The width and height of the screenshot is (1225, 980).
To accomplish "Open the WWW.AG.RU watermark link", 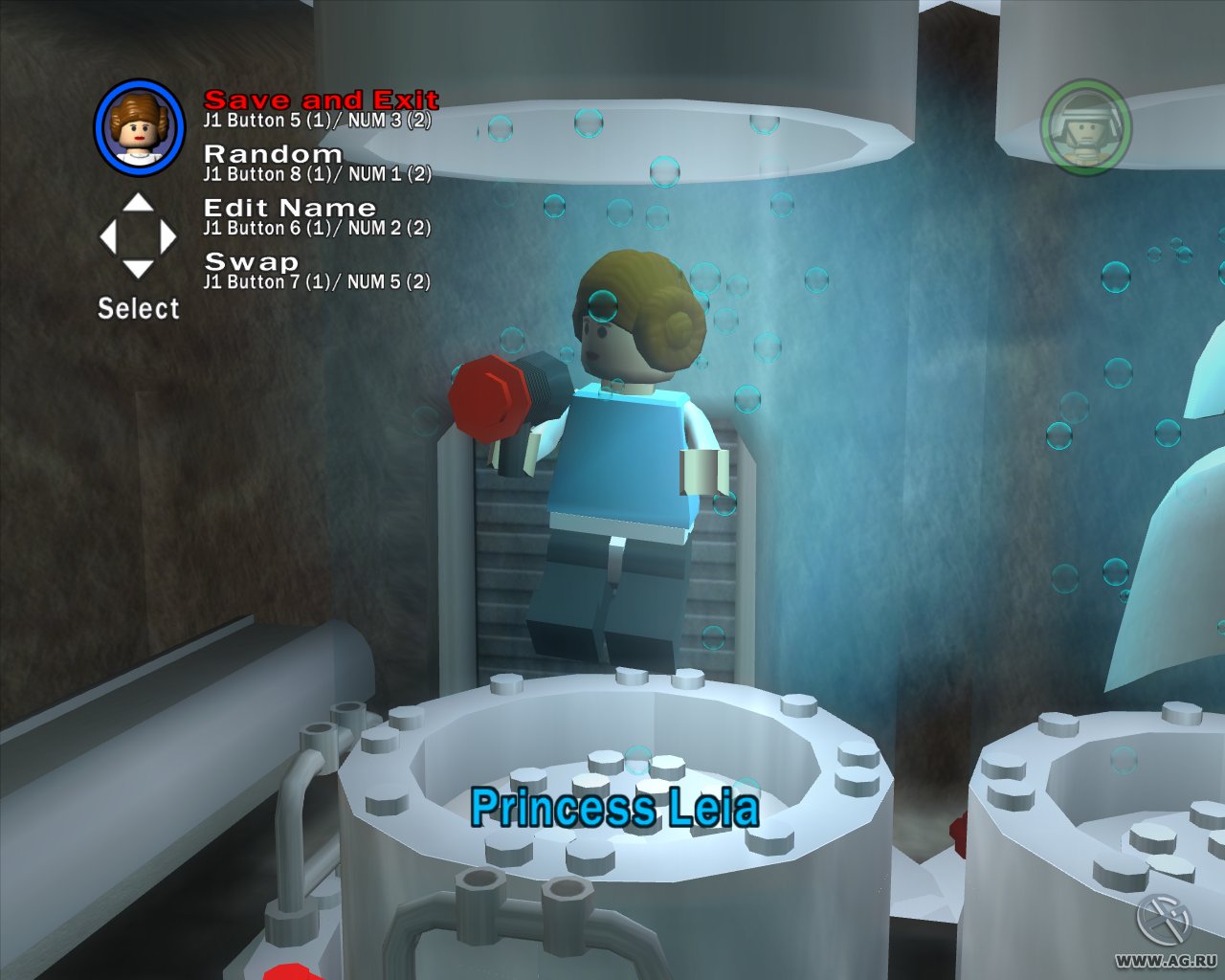I will click(1164, 962).
